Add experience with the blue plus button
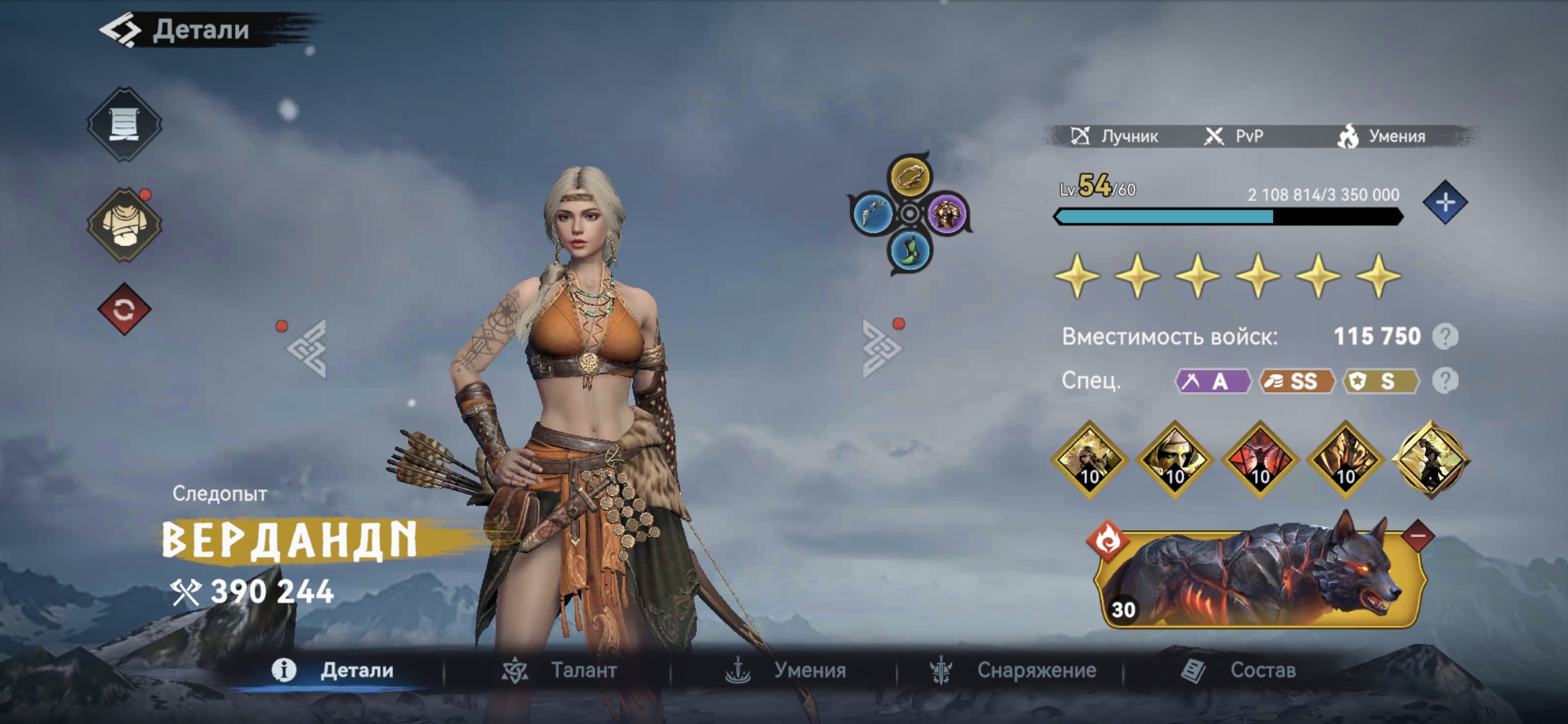The image size is (1568, 724). tap(1445, 202)
